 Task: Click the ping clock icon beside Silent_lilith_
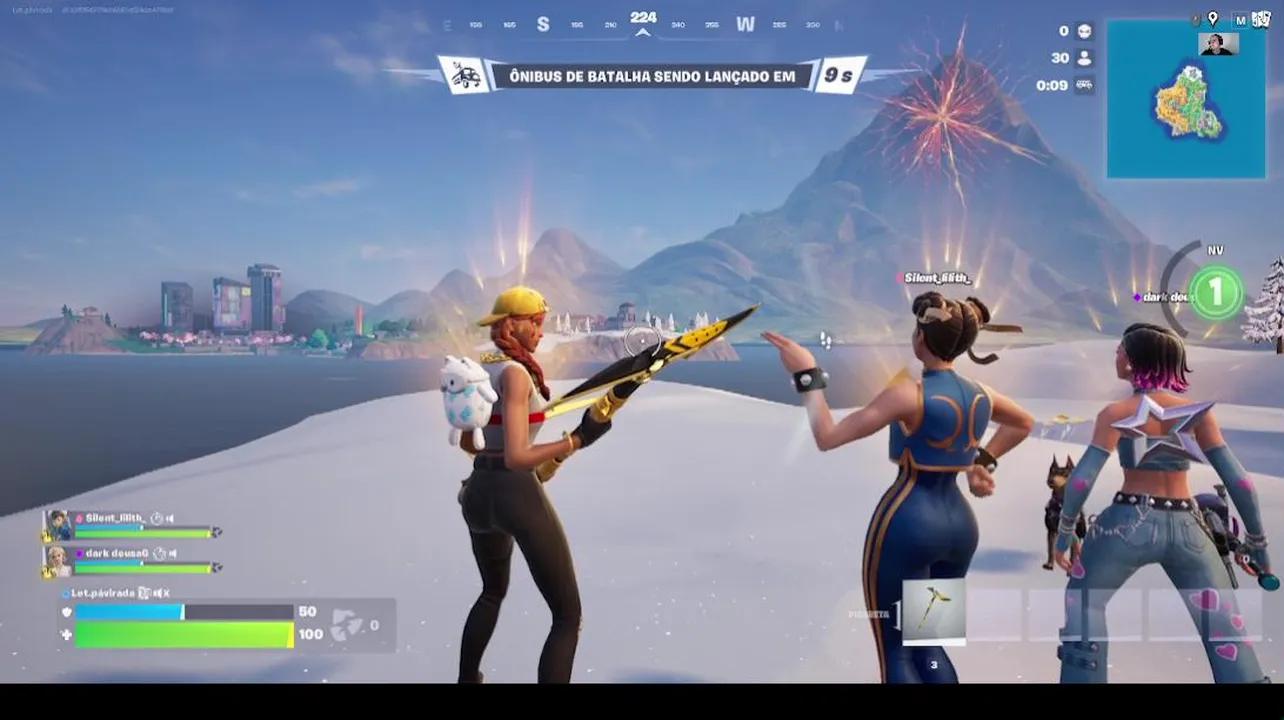coord(156,518)
